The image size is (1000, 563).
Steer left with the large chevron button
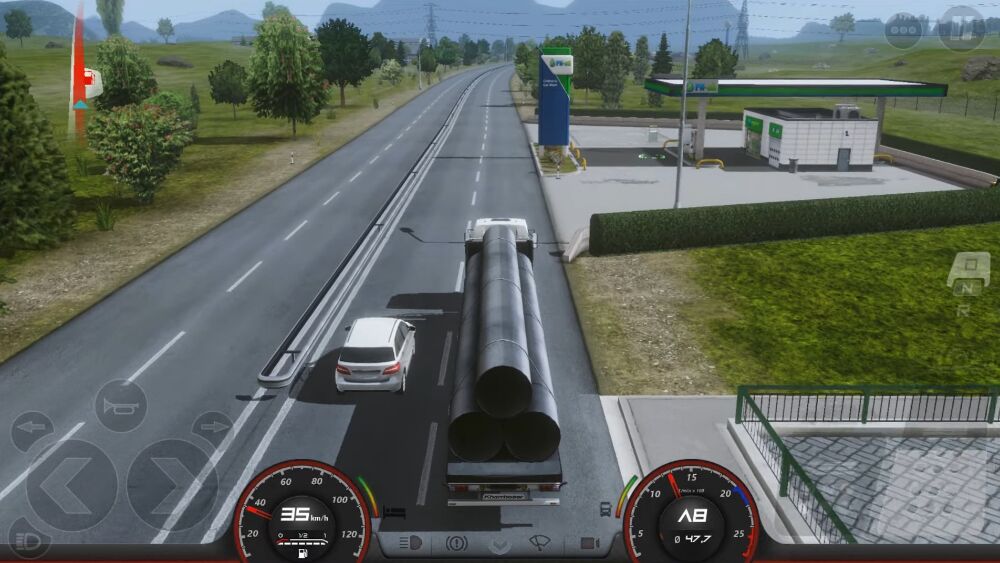coord(71,485)
